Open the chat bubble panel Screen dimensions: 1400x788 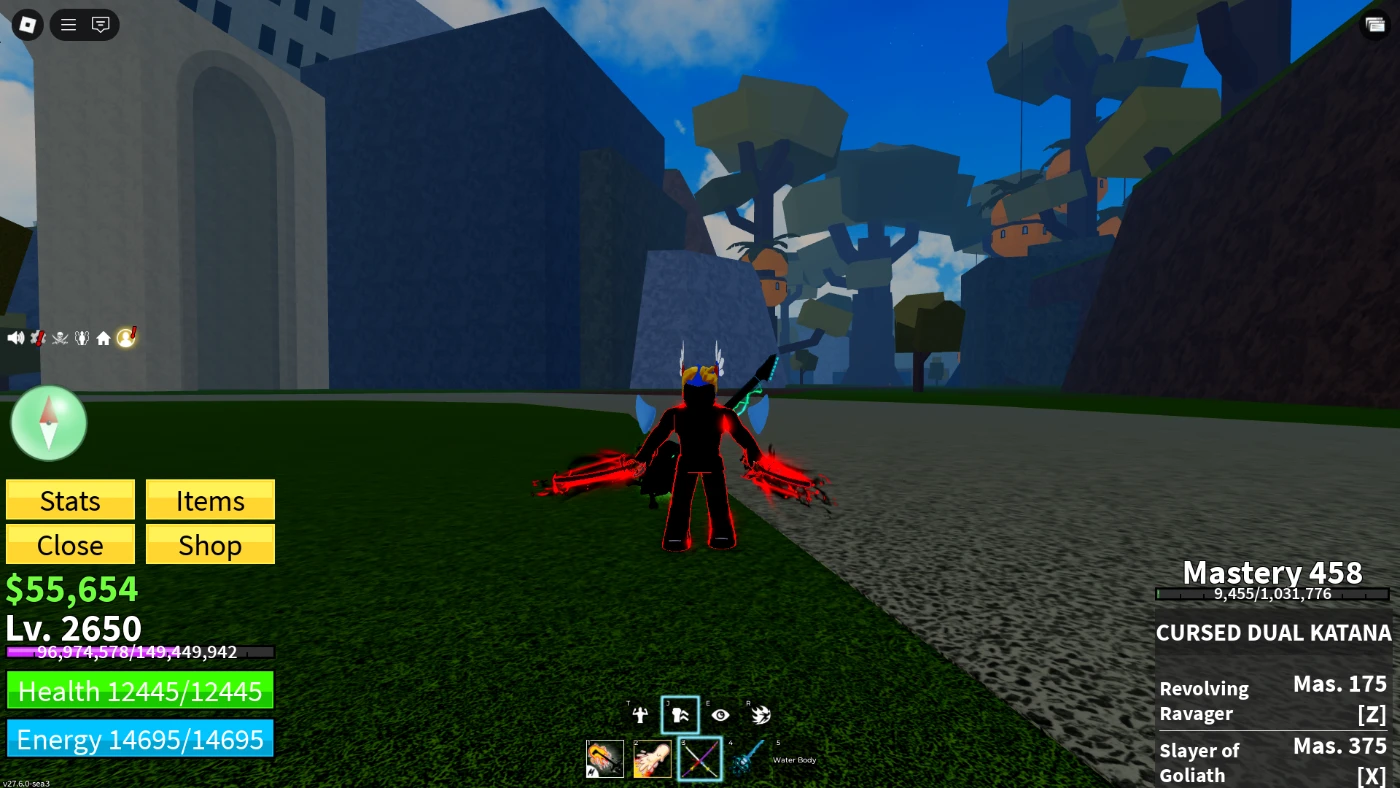[98, 25]
